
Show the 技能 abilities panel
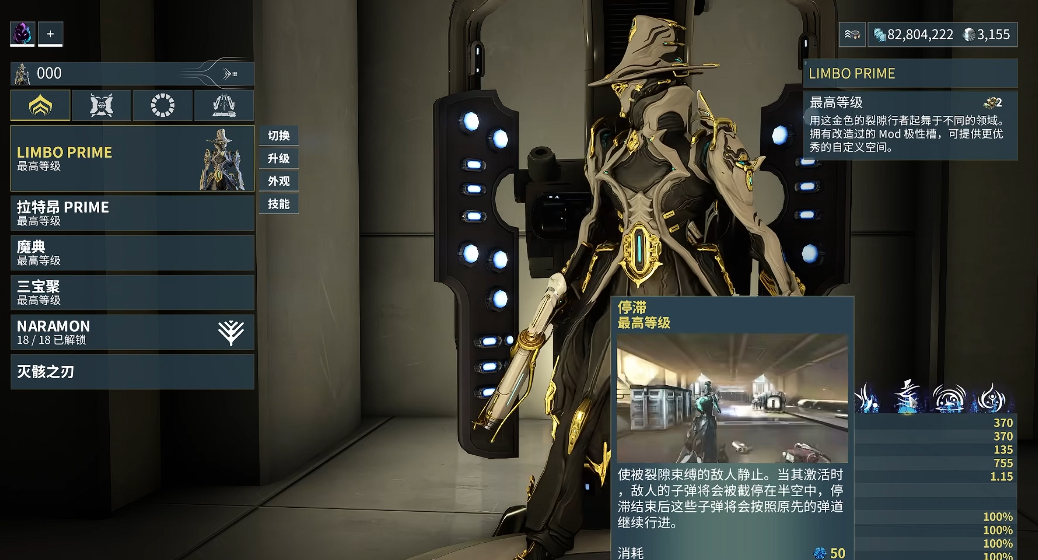(279, 204)
